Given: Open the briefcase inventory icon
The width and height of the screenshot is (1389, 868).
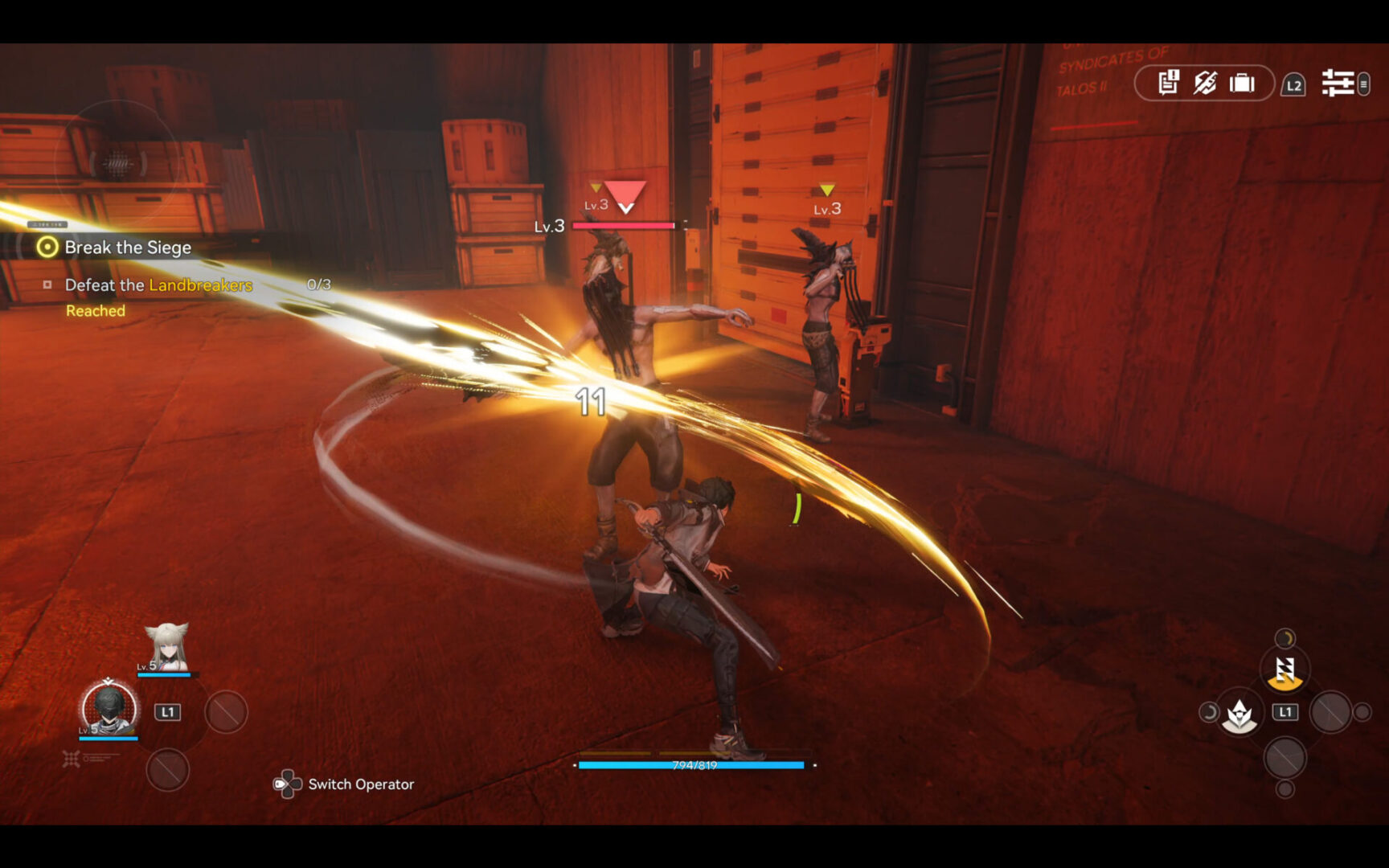Looking at the screenshot, I should click(x=1240, y=83).
